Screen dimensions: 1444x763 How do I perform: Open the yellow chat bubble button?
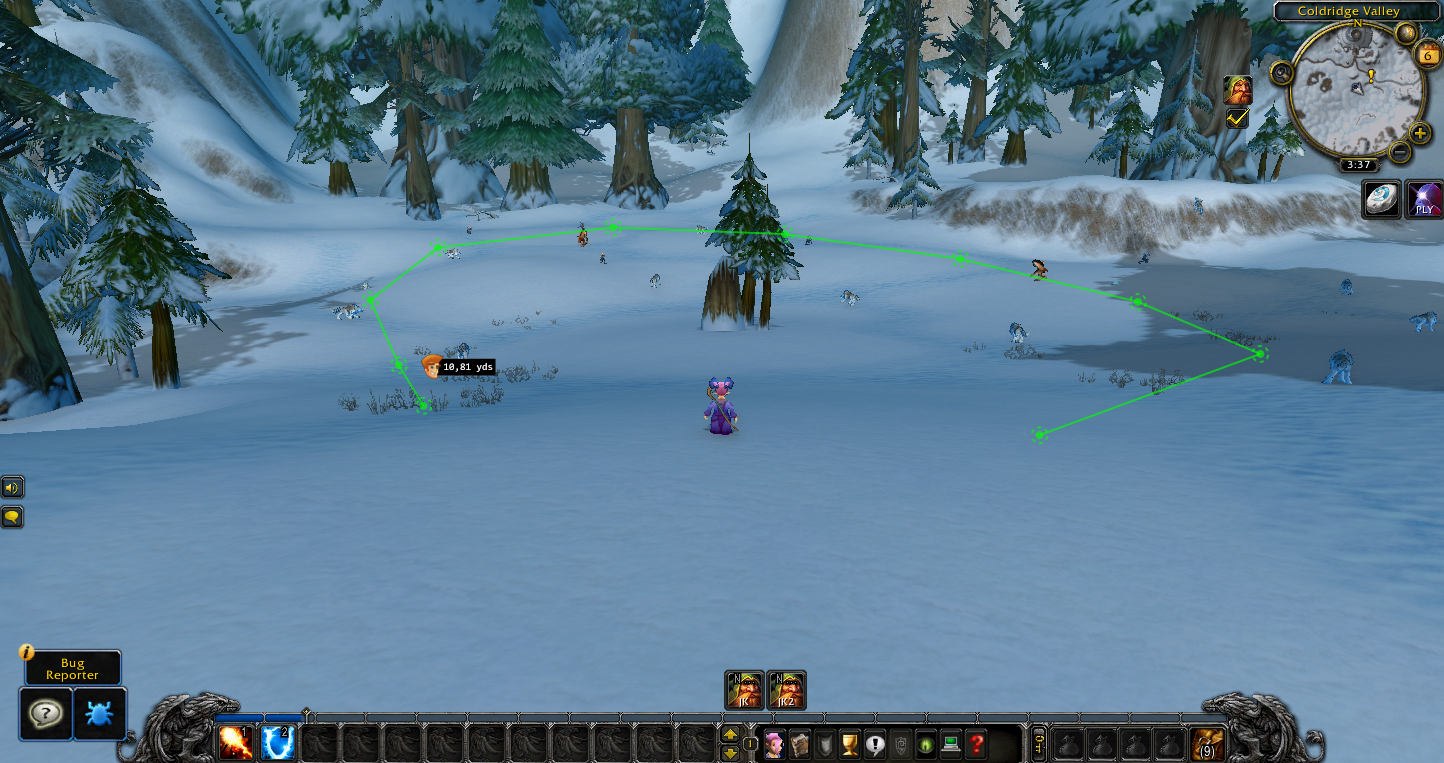tap(12, 517)
